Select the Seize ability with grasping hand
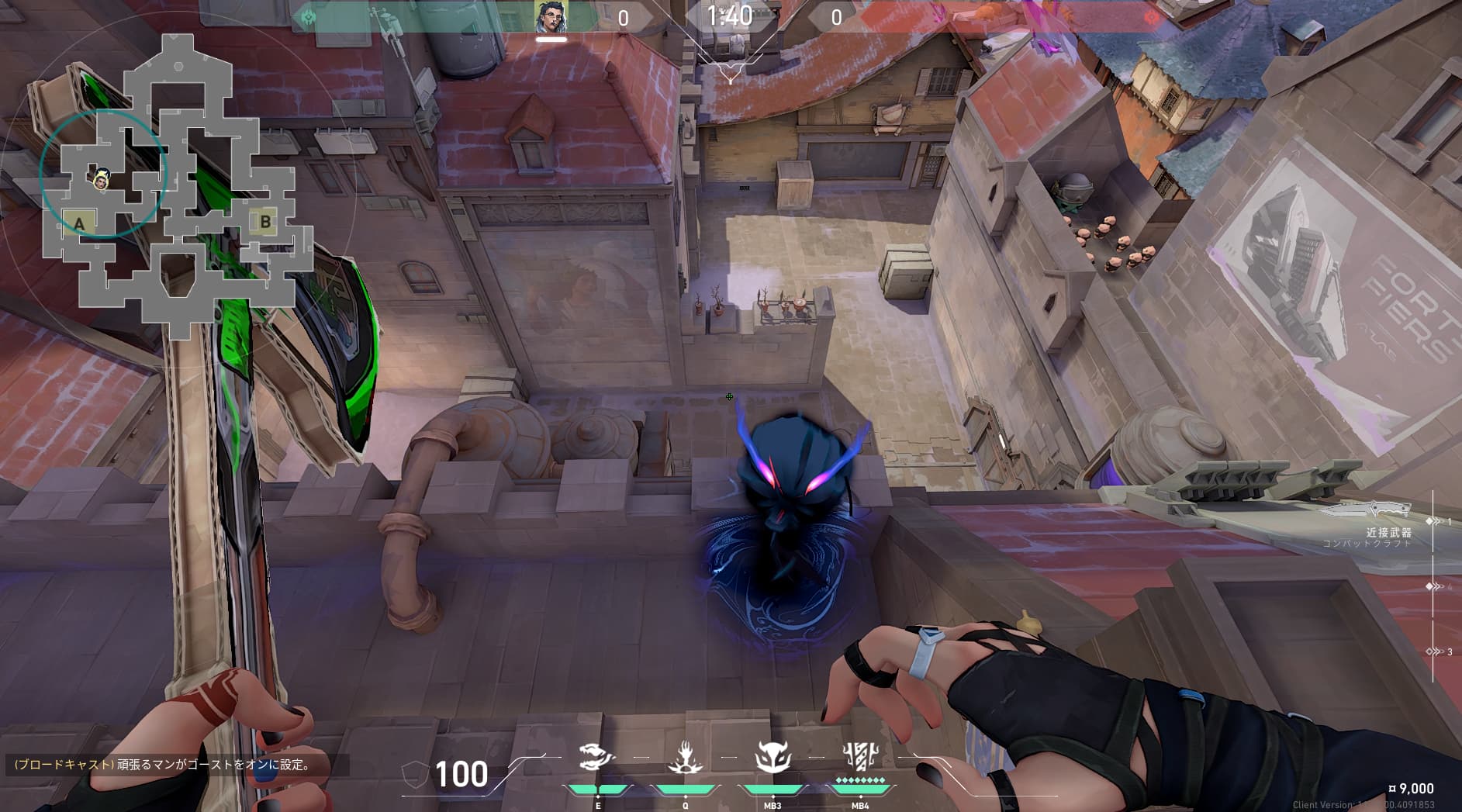Image resolution: width=1462 pixels, height=812 pixels. click(x=685, y=758)
